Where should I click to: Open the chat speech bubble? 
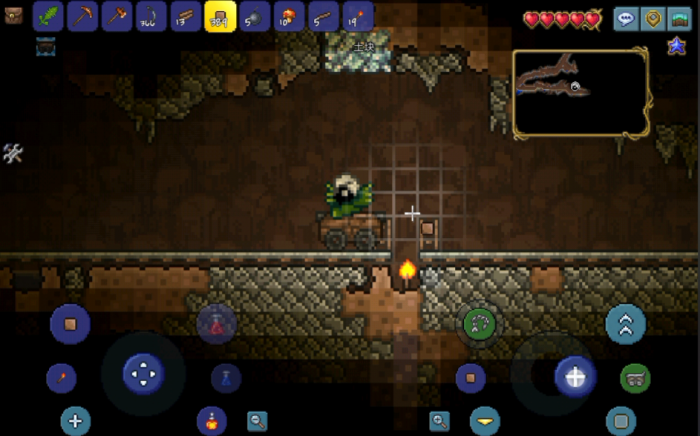(x=626, y=18)
